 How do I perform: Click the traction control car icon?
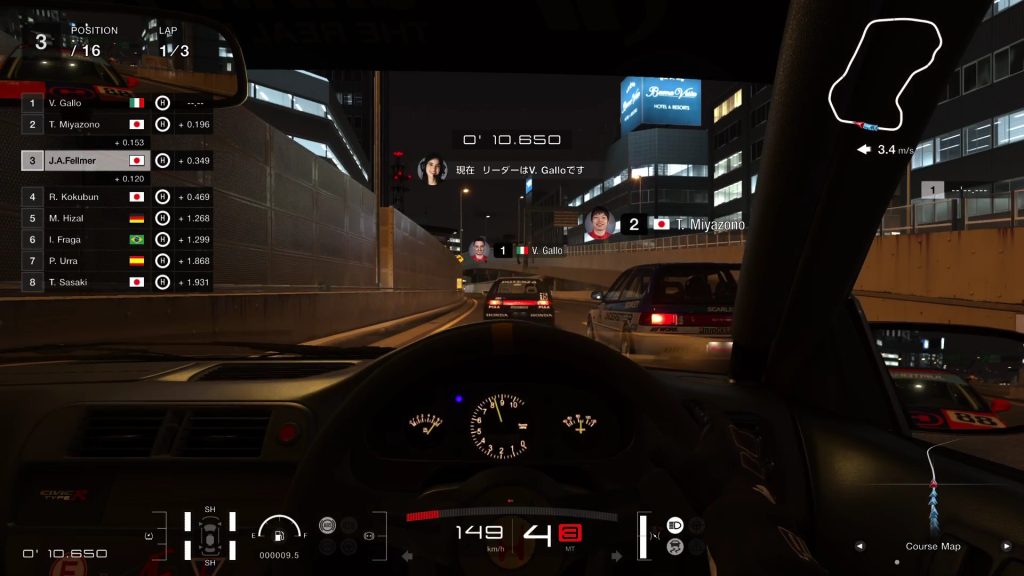pyautogui.click(x=674, y=546)
